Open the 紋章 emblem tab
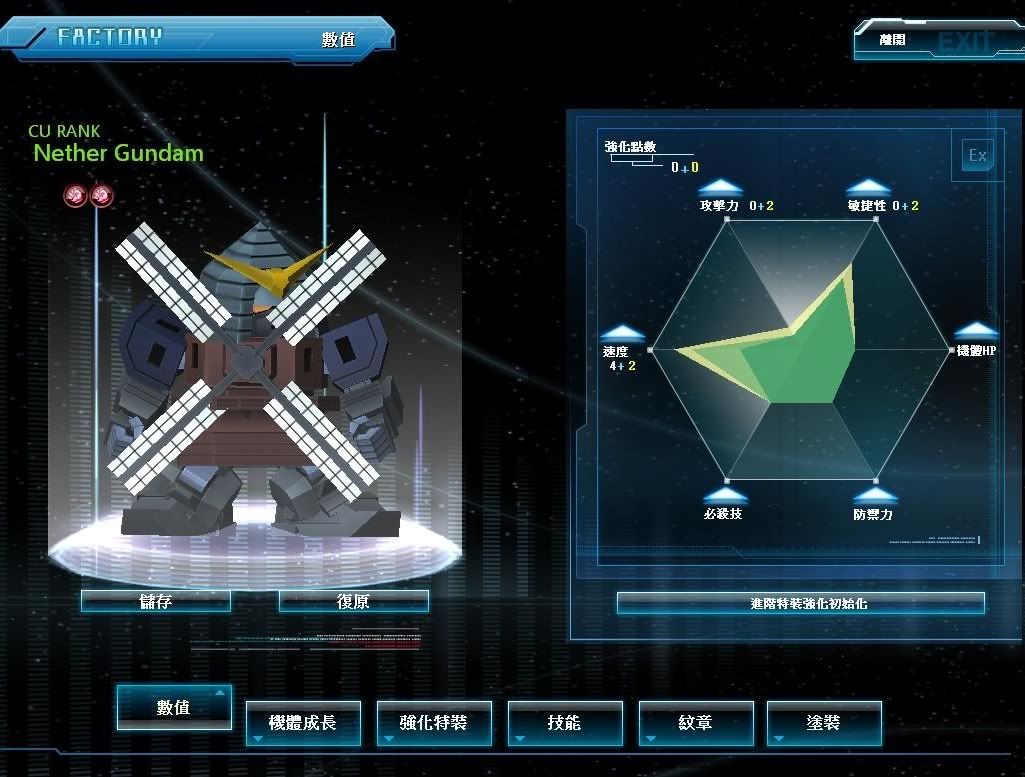1025x777 pixels. tap(695, 722)
